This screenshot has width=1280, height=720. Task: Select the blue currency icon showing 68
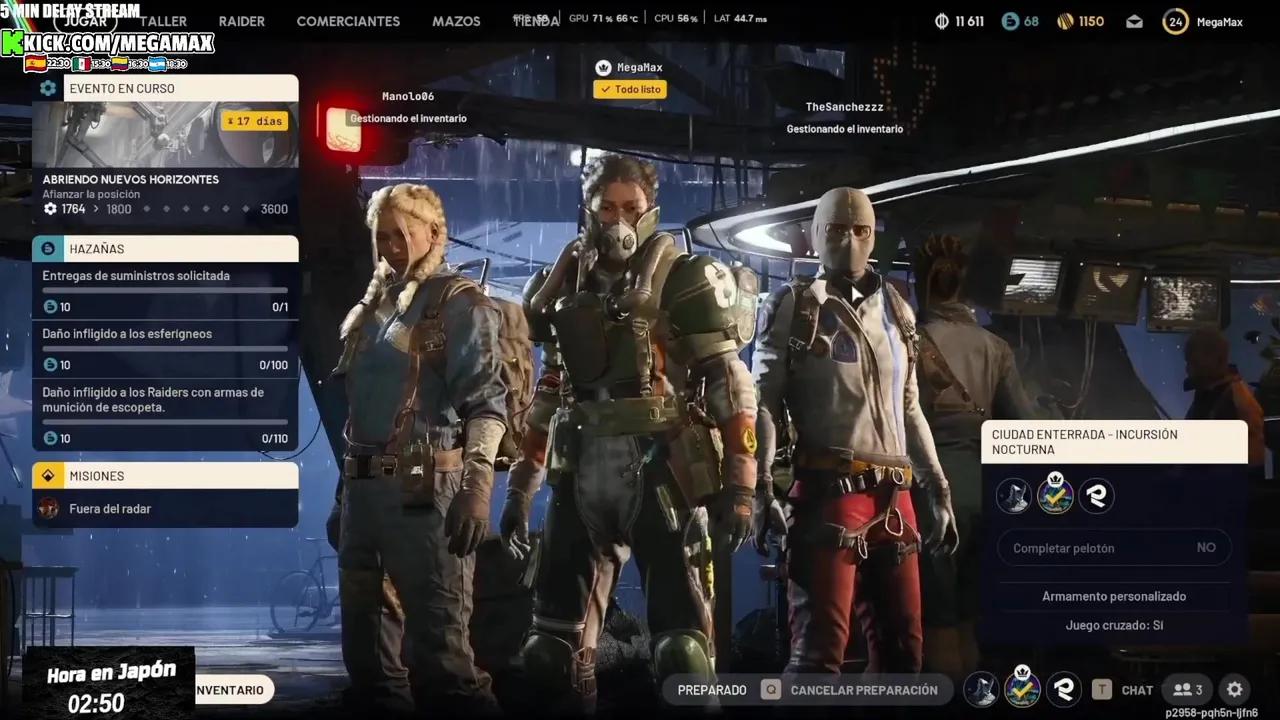pyautogui.click(x=1010, y=21)
